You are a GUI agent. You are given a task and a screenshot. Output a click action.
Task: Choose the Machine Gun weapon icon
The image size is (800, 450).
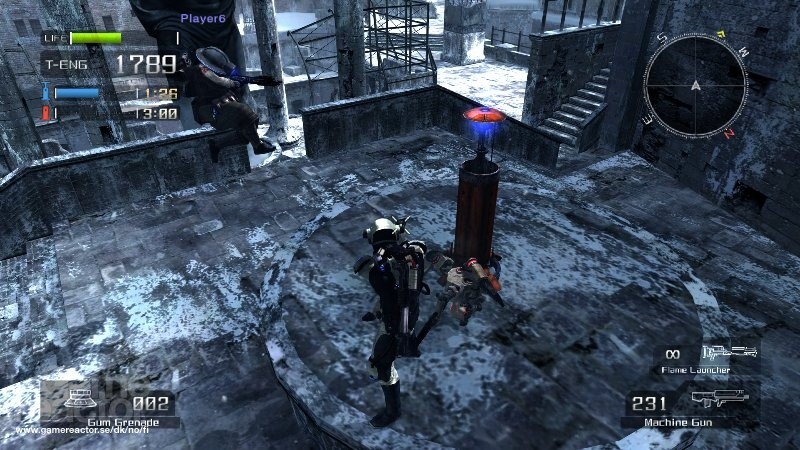720,399
